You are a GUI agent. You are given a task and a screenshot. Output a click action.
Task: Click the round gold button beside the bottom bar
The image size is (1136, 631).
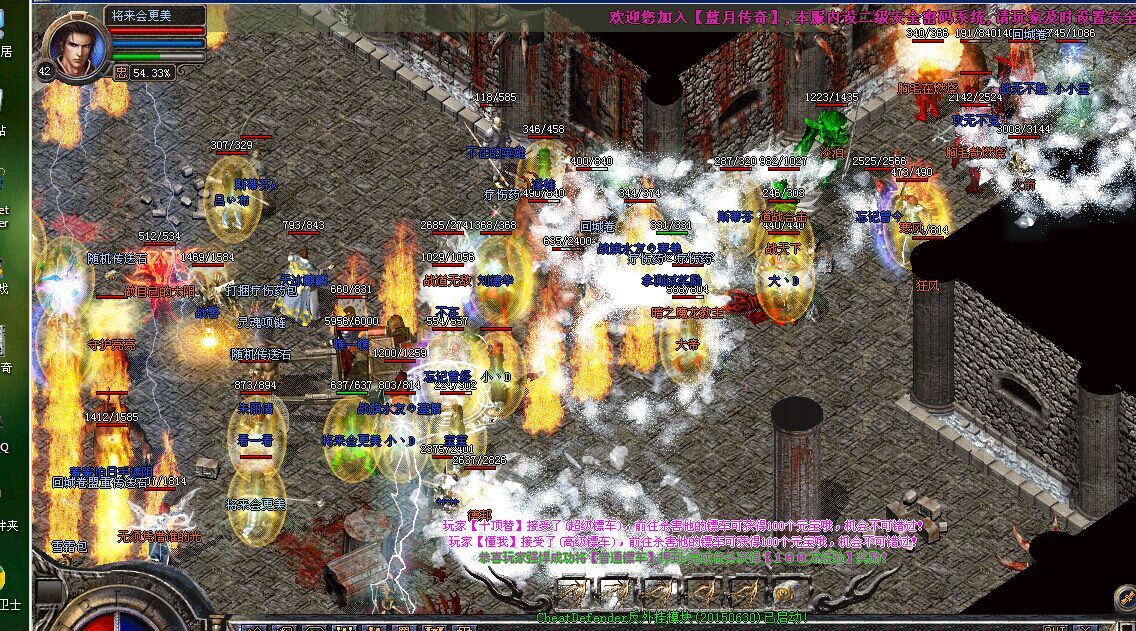[1124, 599]
